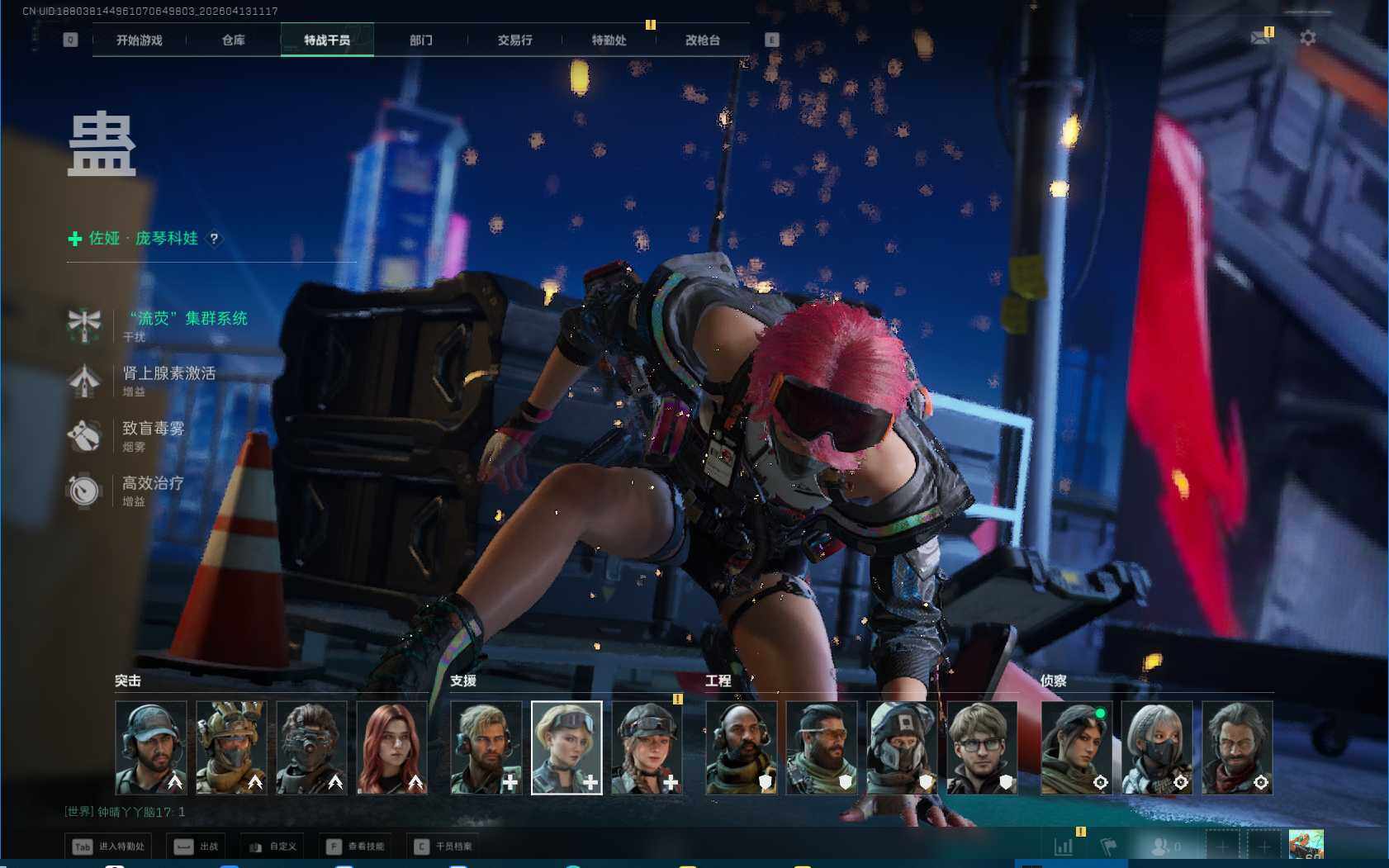
Task: Switch to the 改枪台 tab
Action: [x=702, y=40]
